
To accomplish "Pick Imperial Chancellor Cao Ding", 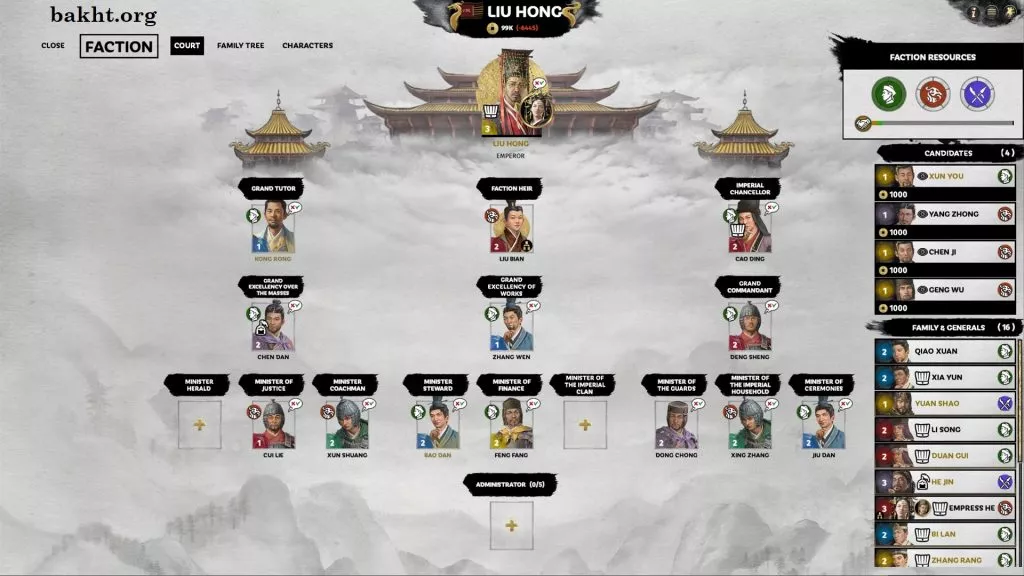I will (x=749, y=228).
